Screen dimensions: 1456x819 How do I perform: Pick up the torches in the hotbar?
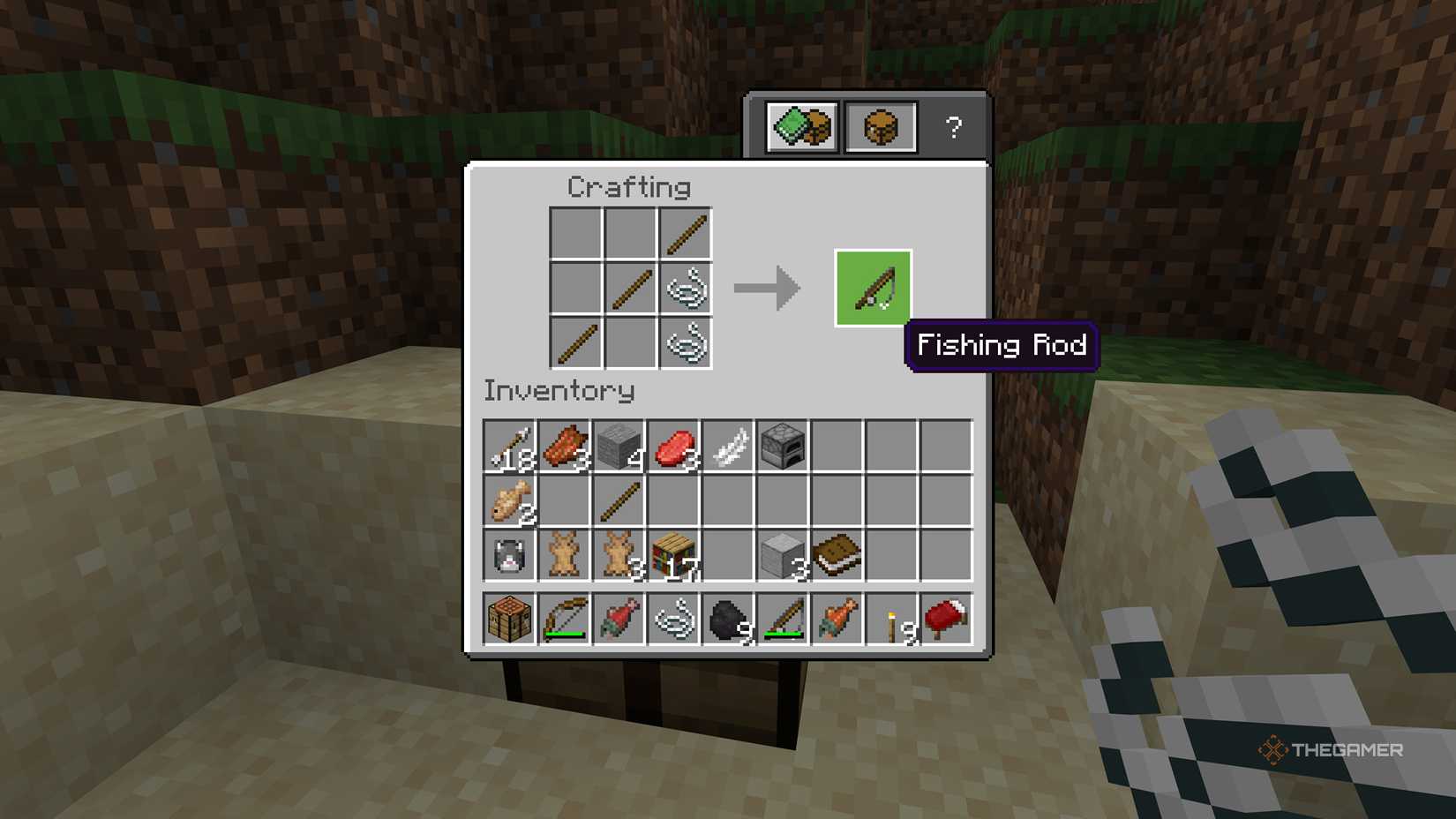pos(892,618)
